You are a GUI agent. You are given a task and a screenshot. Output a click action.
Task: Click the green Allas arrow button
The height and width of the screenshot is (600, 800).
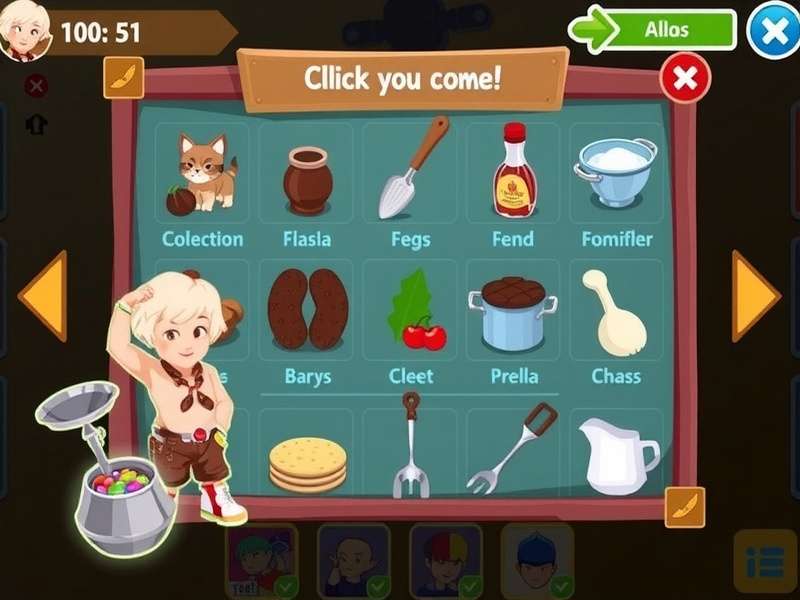653,30
